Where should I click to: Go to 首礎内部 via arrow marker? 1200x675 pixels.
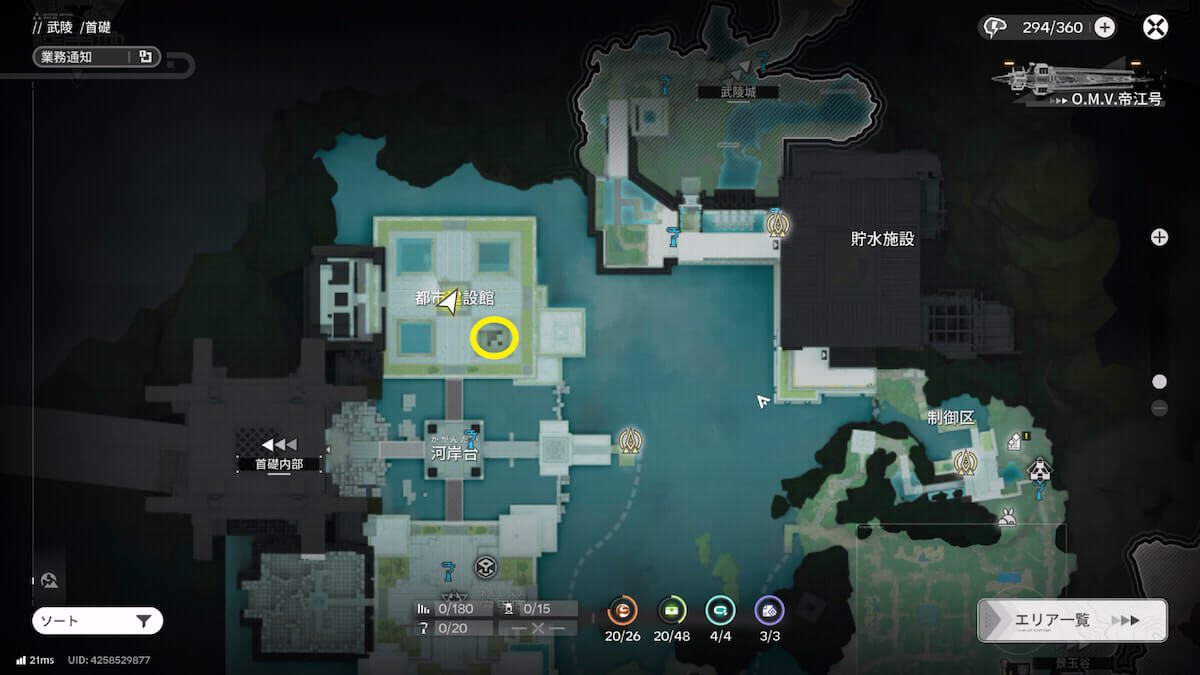pyautogui.click(x=279, y=445)
